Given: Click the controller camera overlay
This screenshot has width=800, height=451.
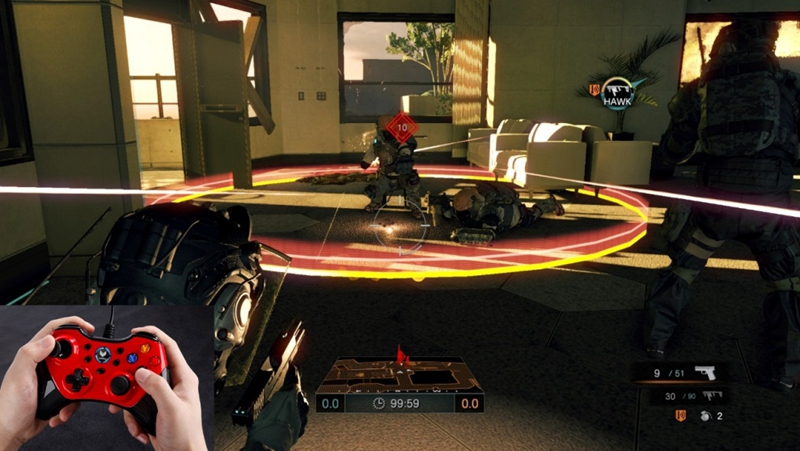Looking at the screenshot, I should (x=105, y=380).
